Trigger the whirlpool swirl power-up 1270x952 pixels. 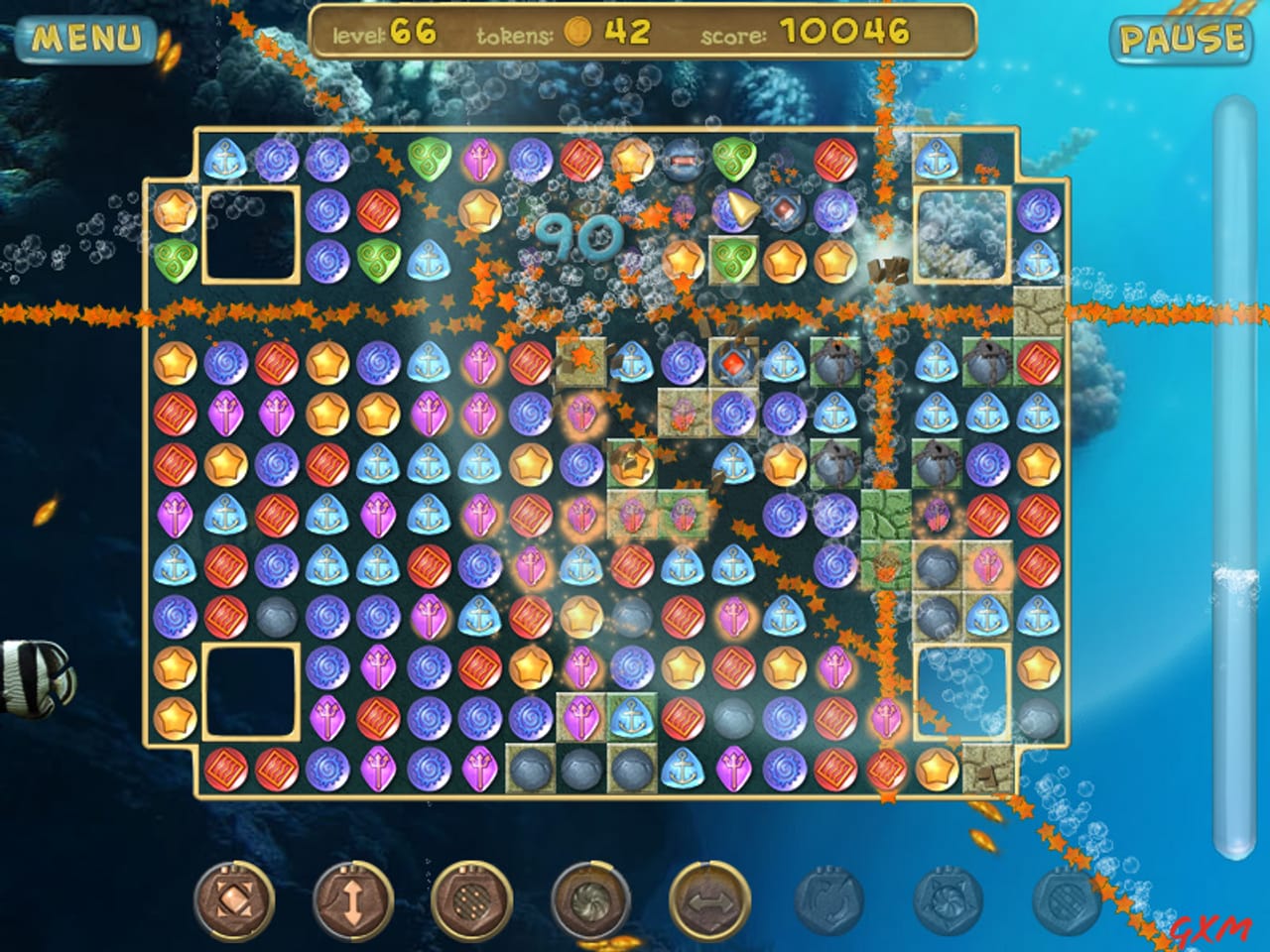593,902
